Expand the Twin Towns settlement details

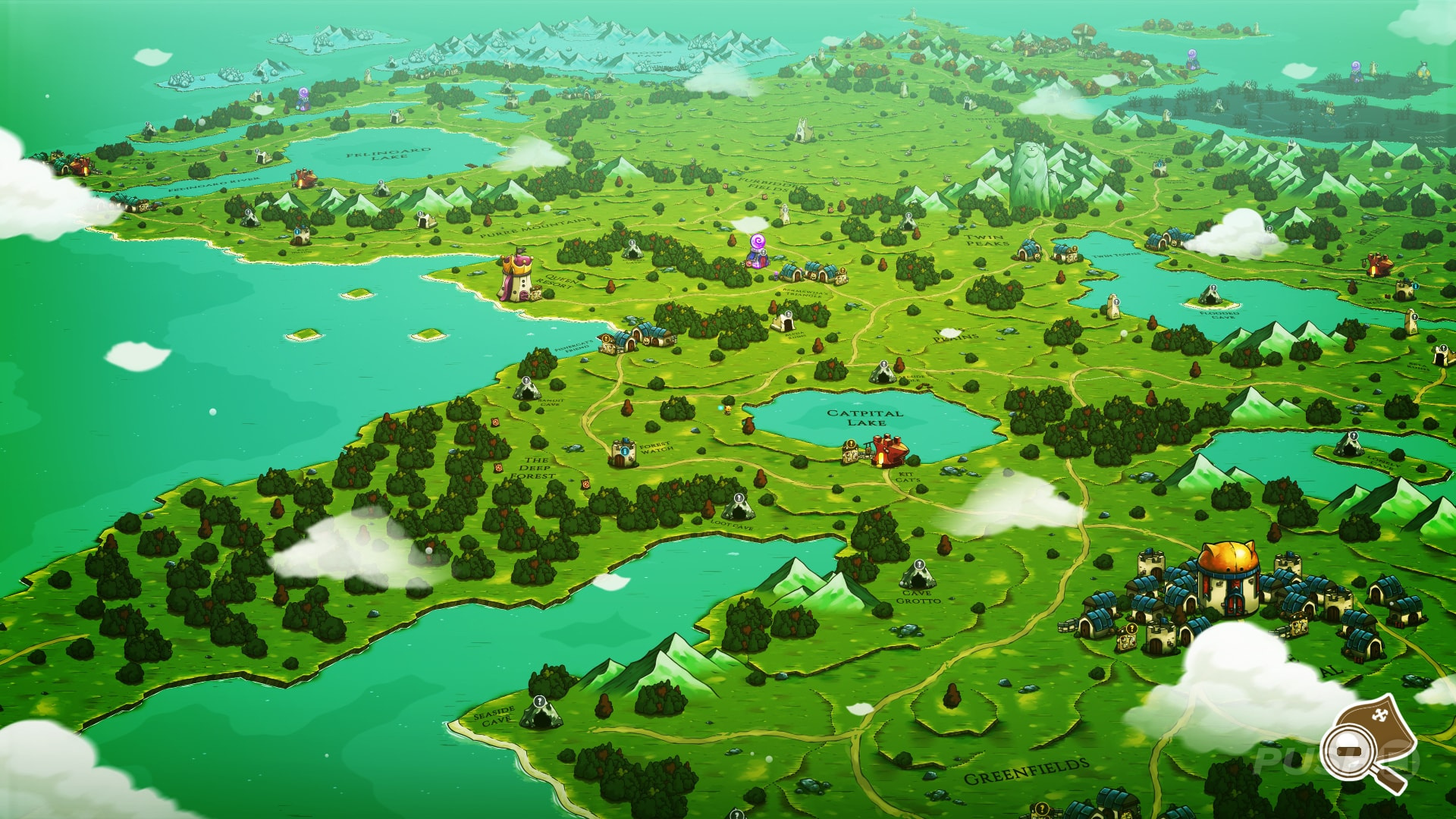click(x=1074, y=248)
